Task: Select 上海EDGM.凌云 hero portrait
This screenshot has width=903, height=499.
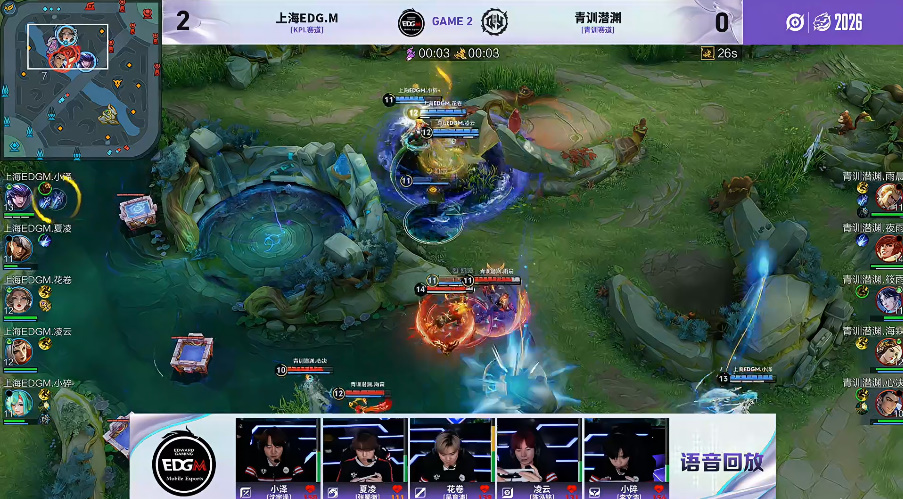Action: [17, 352]
